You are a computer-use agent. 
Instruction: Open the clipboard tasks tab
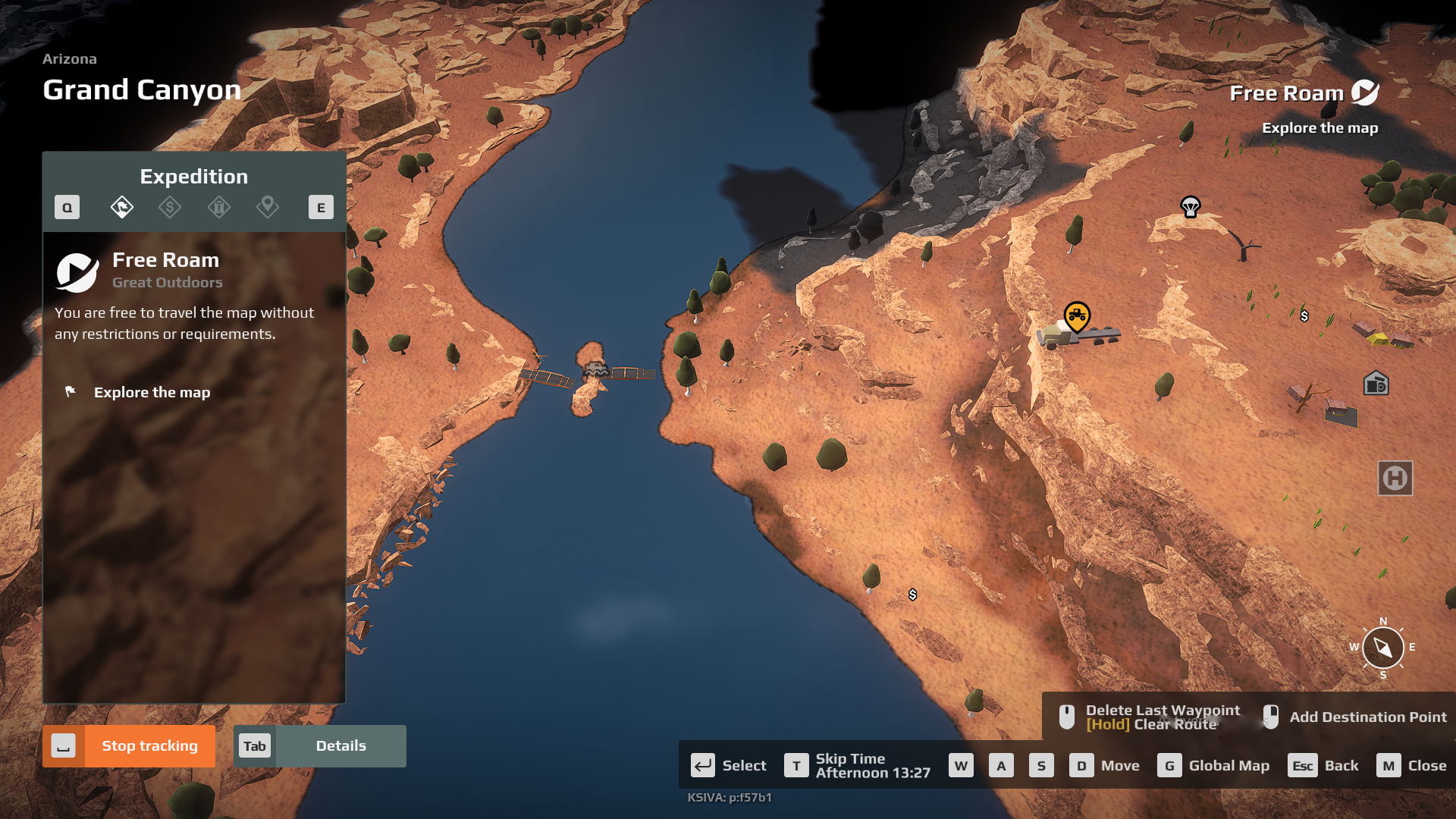219,207
